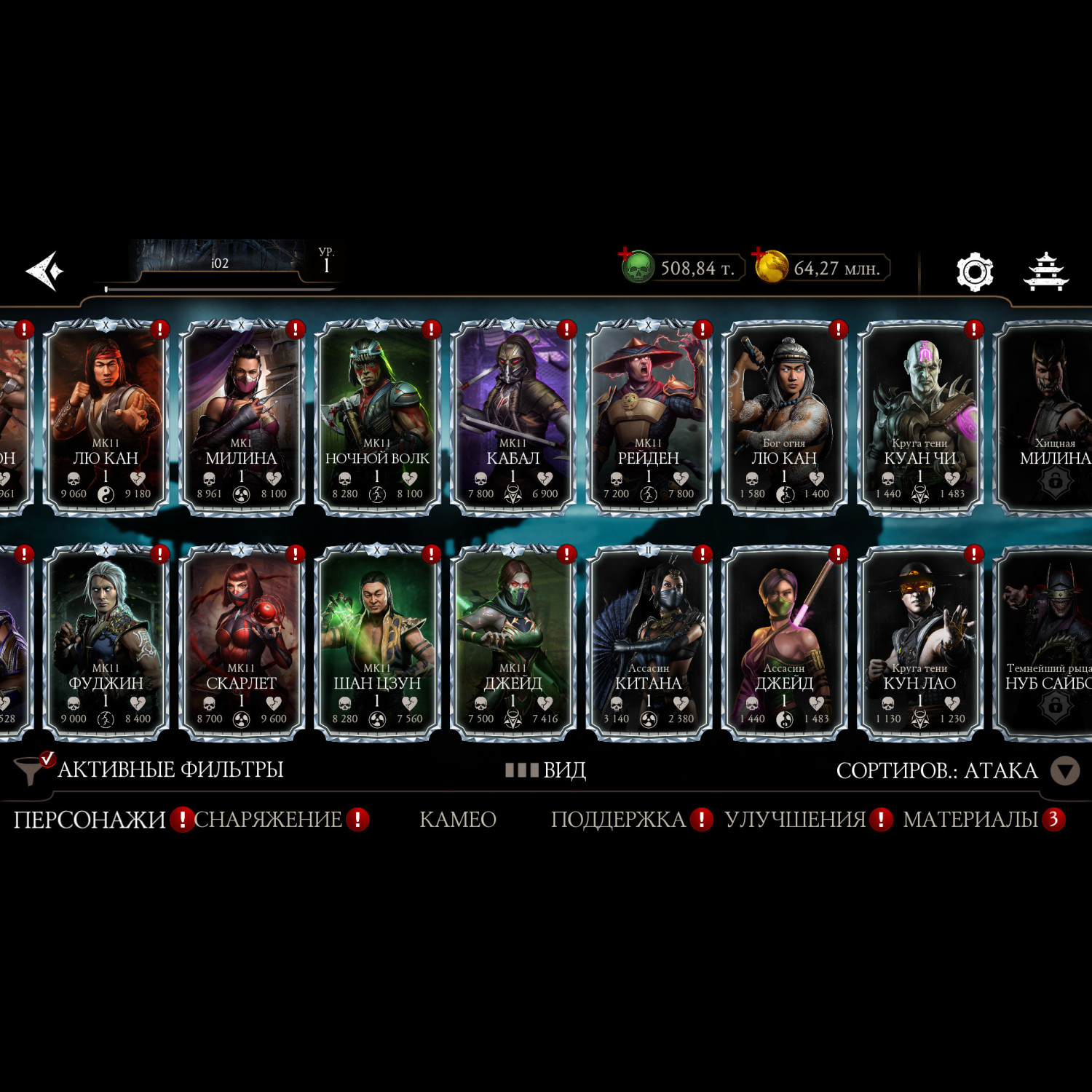This screenshot has height=1092, width=1092.
Task: Switch to the Снаряжение equipment tab
Action: coord(268,820)
